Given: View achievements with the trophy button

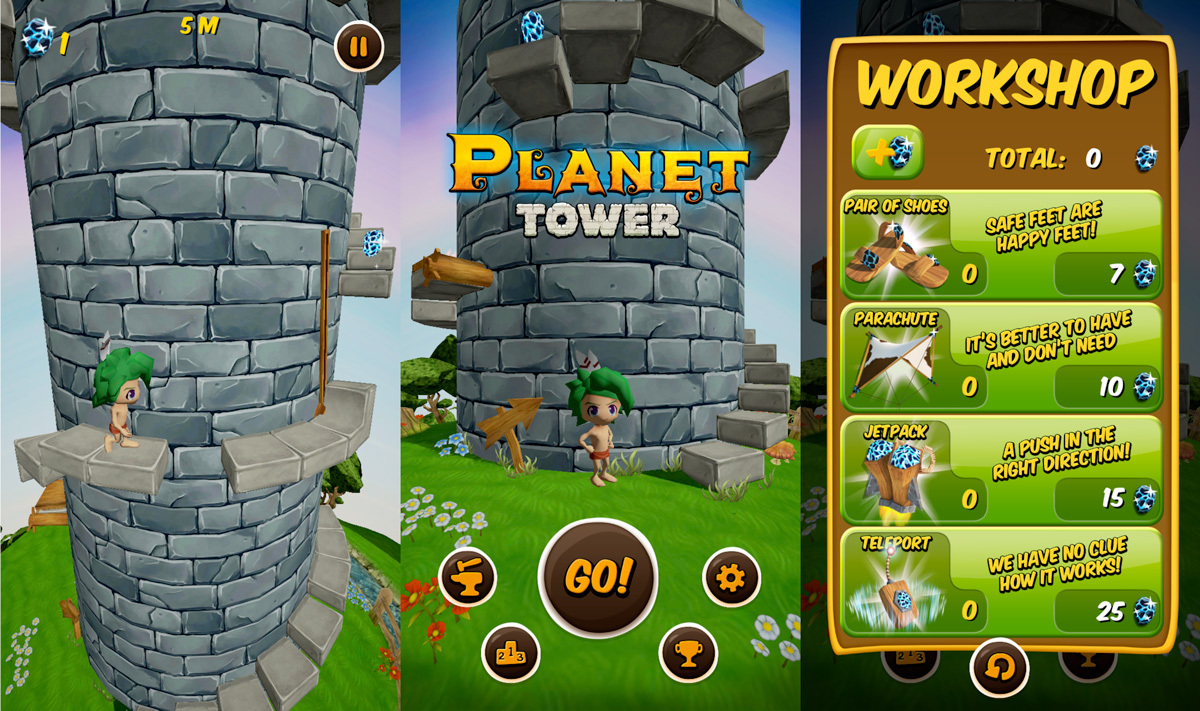Looking at the screenshot, I should 689,653.
